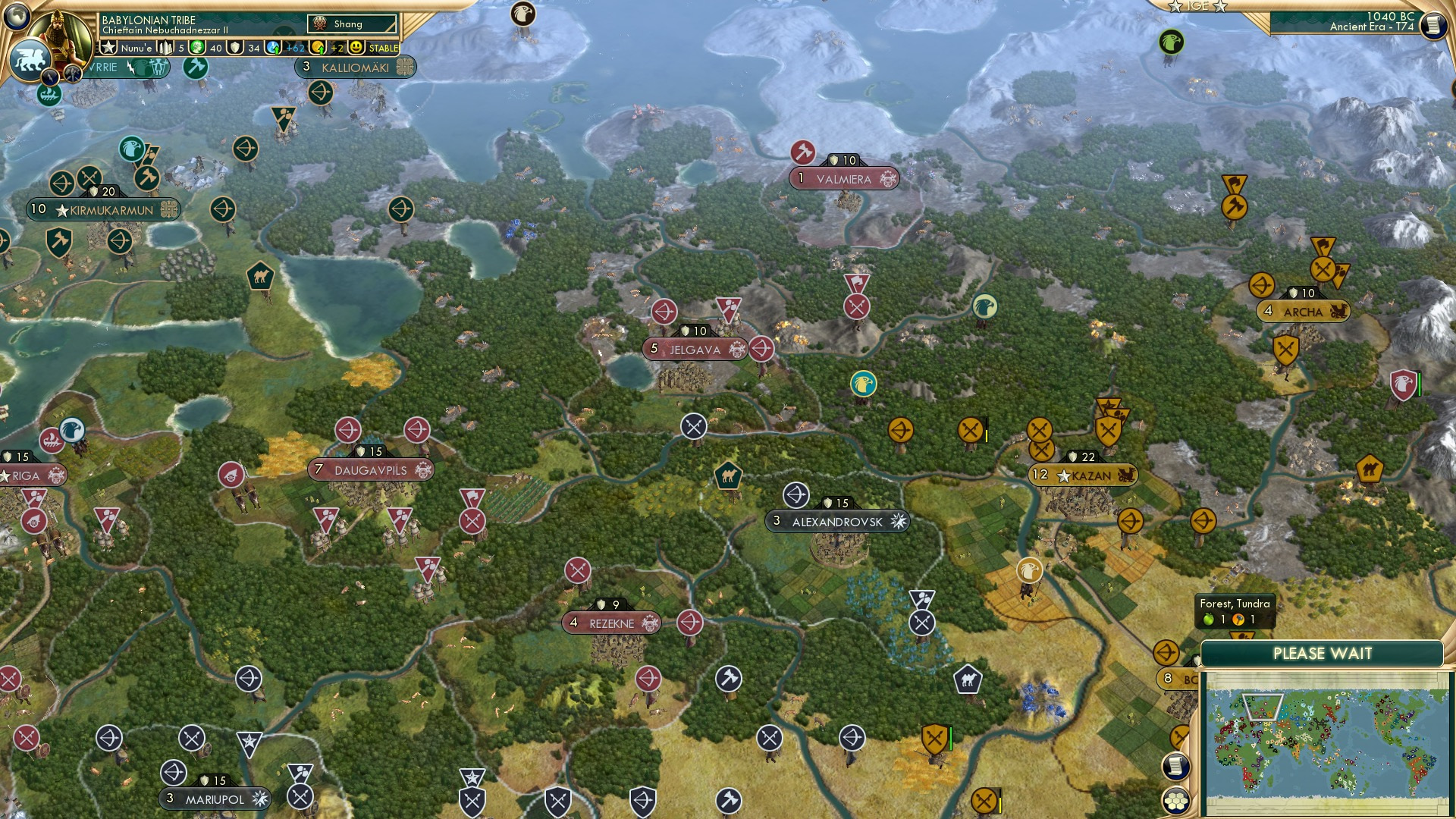Click the gold income icon showing +2
Image resolution: width=1456 pixels, height=819 pixels.
coord(318,47)
